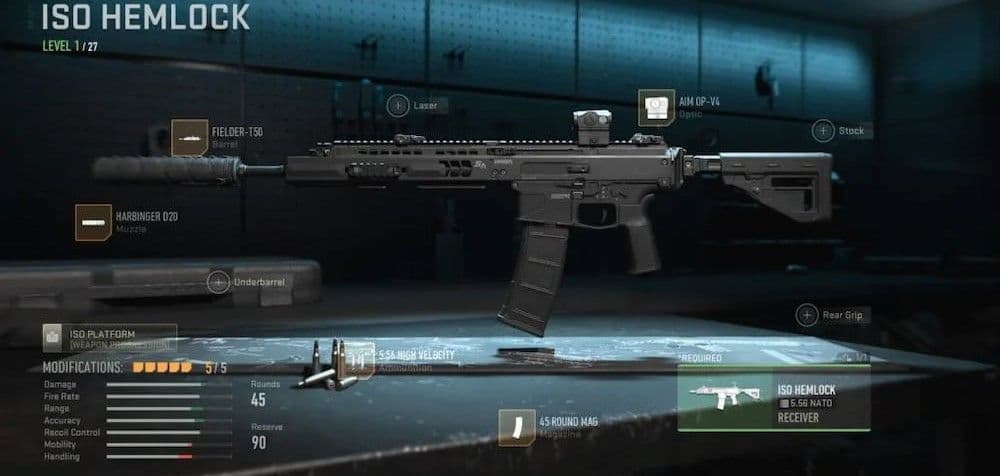Choose the Aim OP-V4 optic slot
This screenshot has height=476, width=1000.
pos(656,108)
